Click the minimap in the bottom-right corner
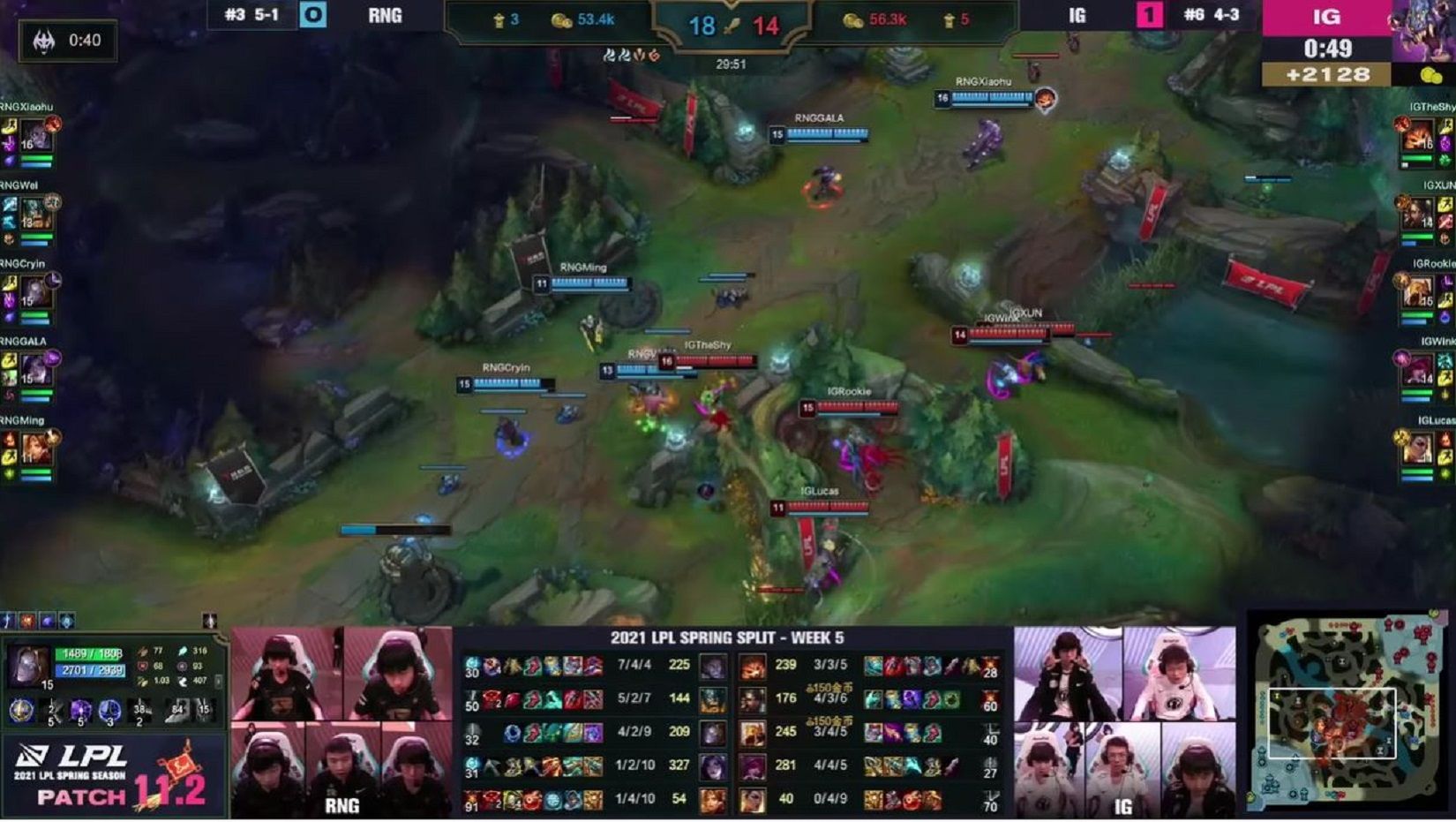The height and width of the screenshot is (822, 1456). click(x=1350, y=715)
